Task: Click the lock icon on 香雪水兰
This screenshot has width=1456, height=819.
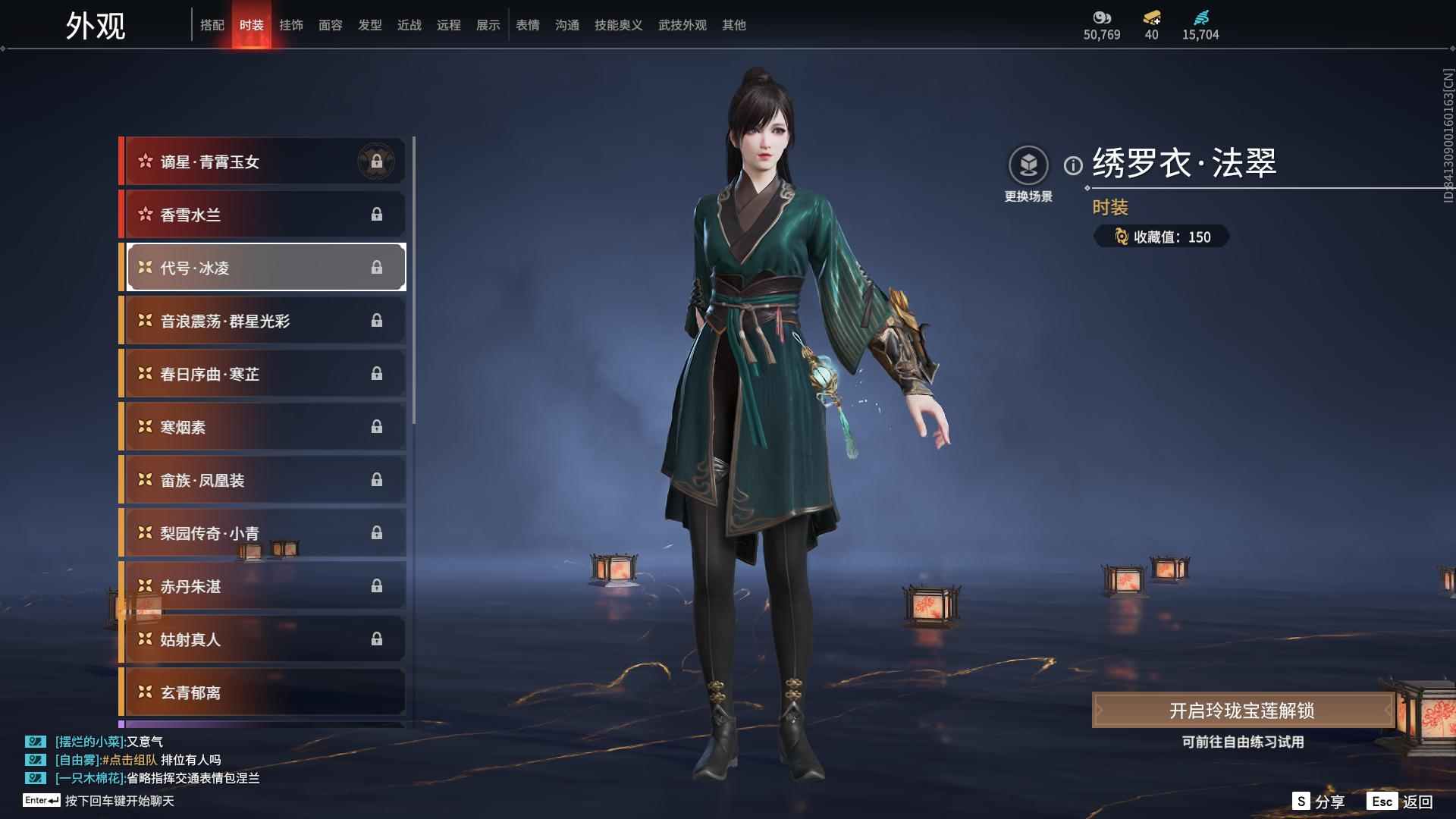Action: pos(377,215)
